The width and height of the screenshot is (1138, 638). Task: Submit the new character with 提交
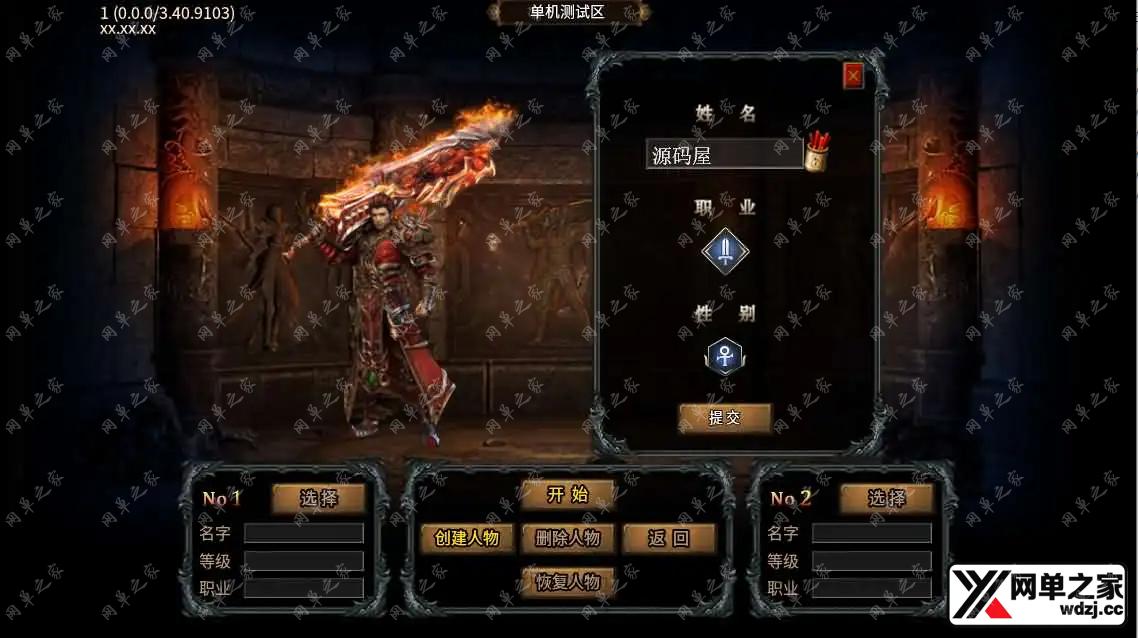point(725,418)
